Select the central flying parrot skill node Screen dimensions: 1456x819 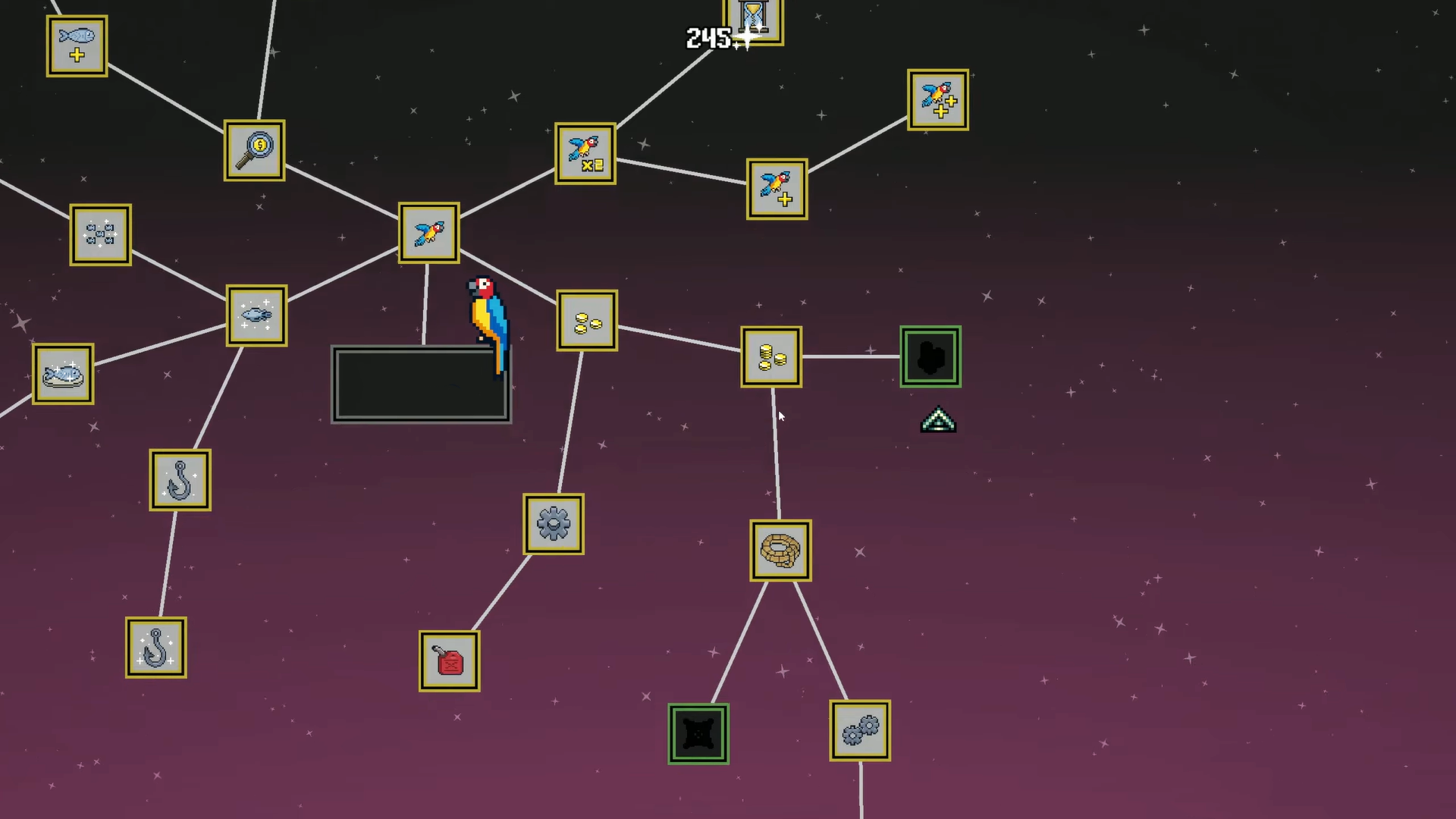[x=428, y=233]
